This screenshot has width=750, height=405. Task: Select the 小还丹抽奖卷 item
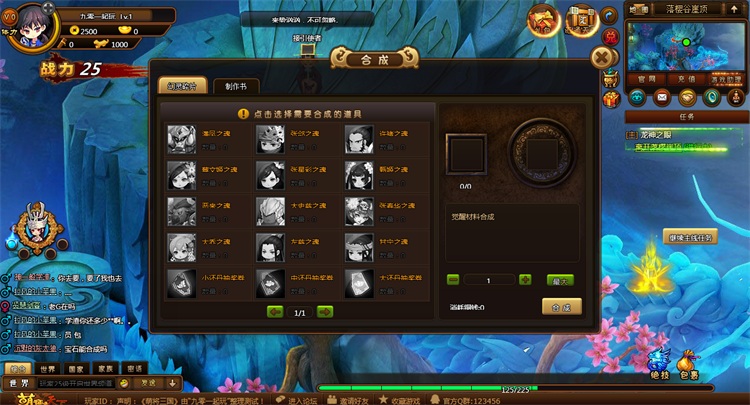point(181,281)
